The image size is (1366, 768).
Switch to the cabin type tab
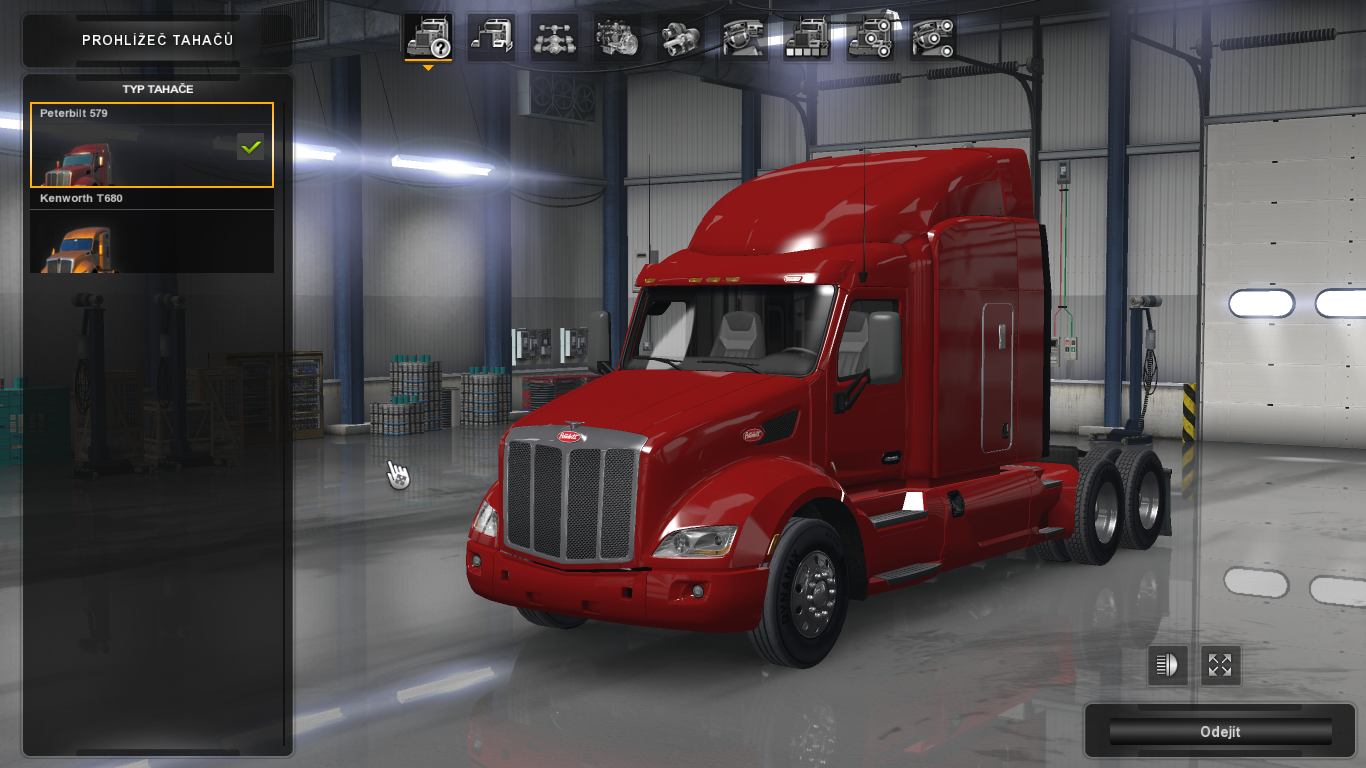coord(491,38)
